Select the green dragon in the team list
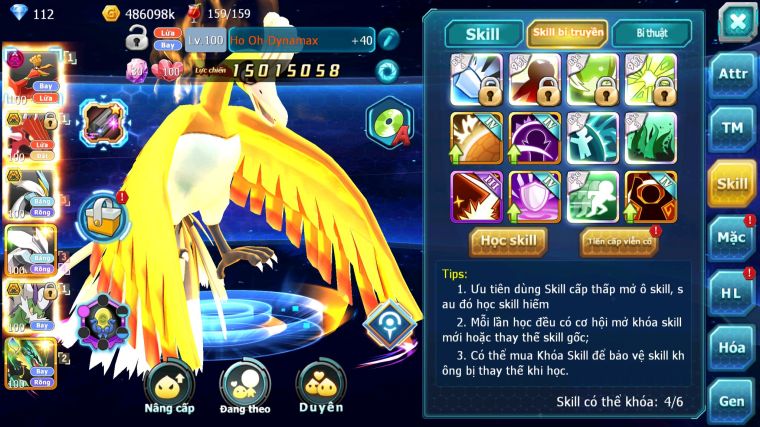 click(x=28, y=361)
